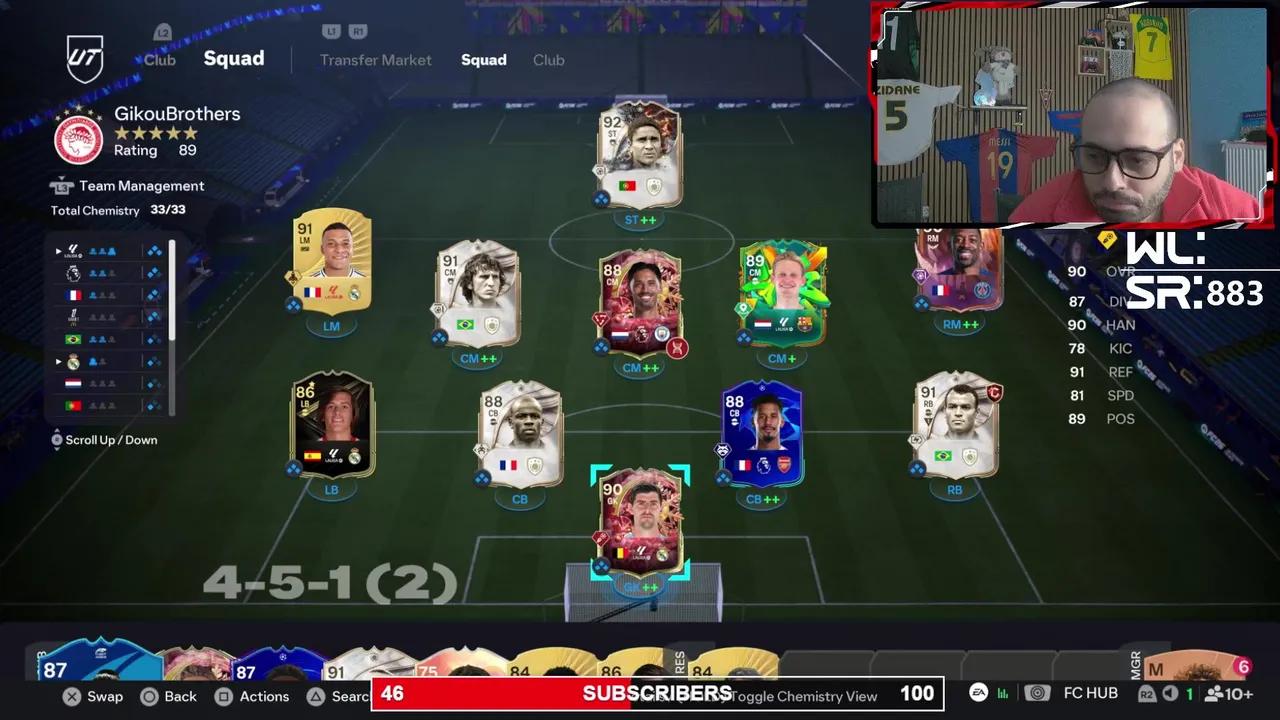This screenshot has height=720, width=1280.
Task: Expand the Real Madrid chemistry details row
Action: 58,361
